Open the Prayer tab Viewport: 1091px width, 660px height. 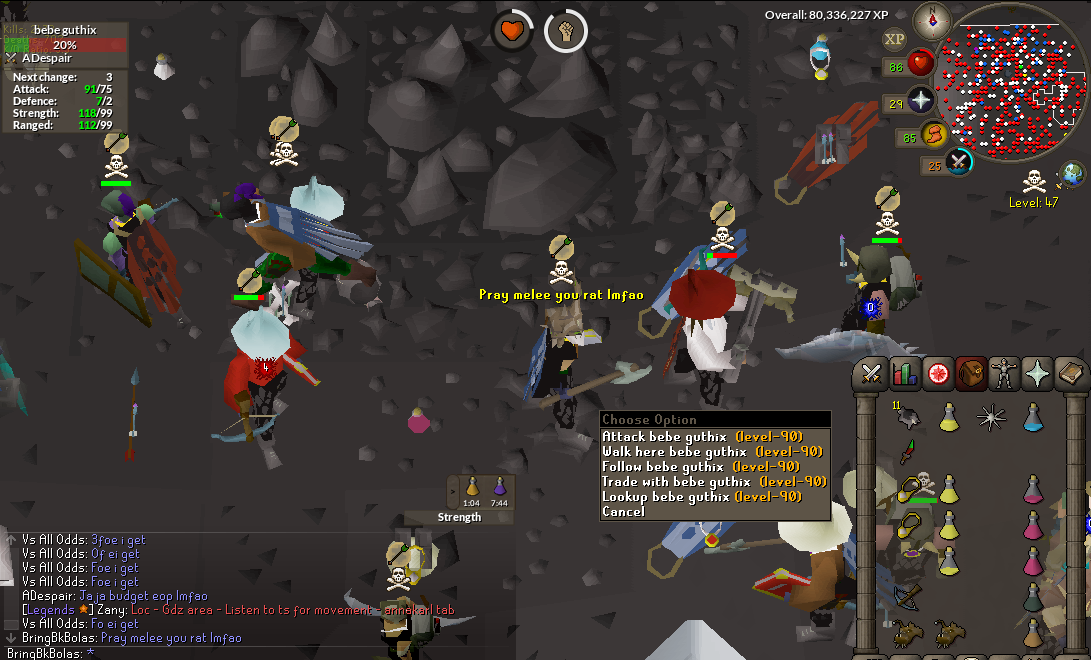pyautogui.click(x=1038, y=374)
